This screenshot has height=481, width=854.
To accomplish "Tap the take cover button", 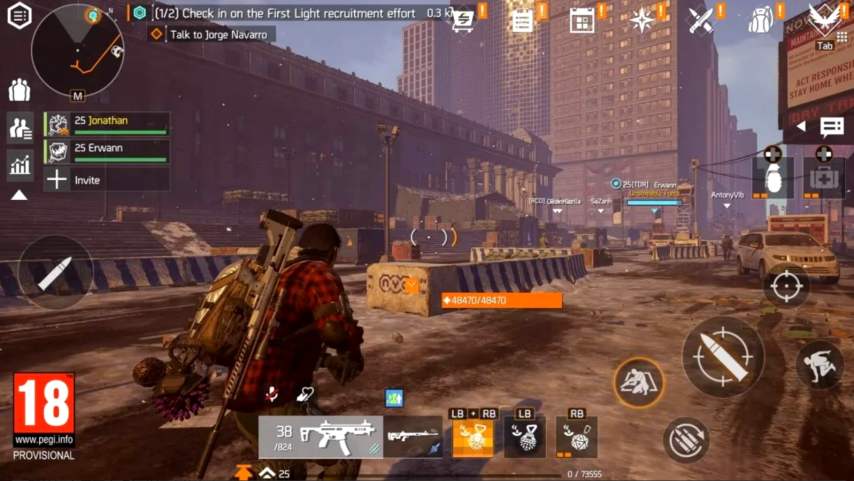I will click(x=638, y=381).
